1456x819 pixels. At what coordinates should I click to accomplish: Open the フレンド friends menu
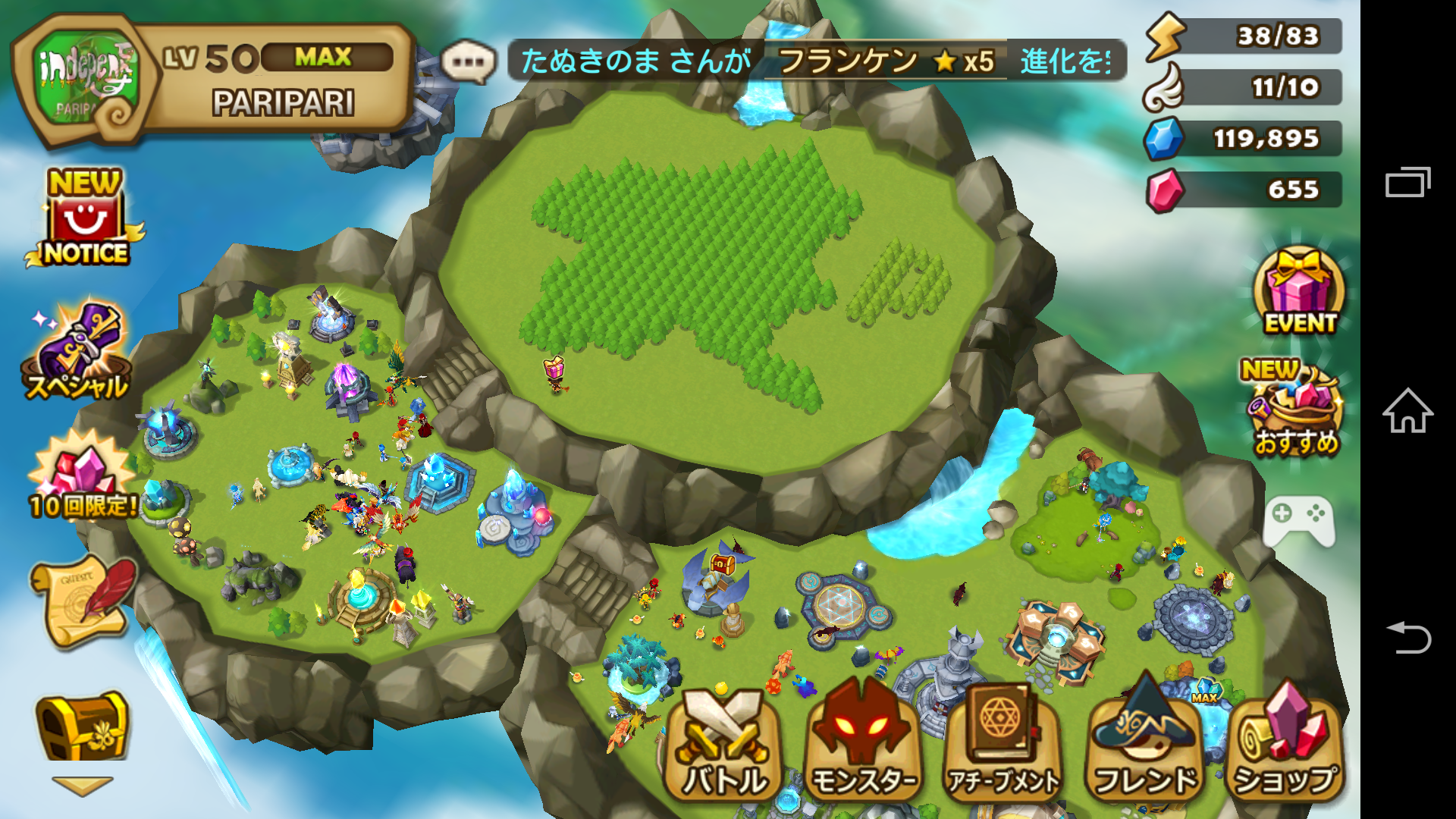pyautogui.click(x=1144, y=747)
